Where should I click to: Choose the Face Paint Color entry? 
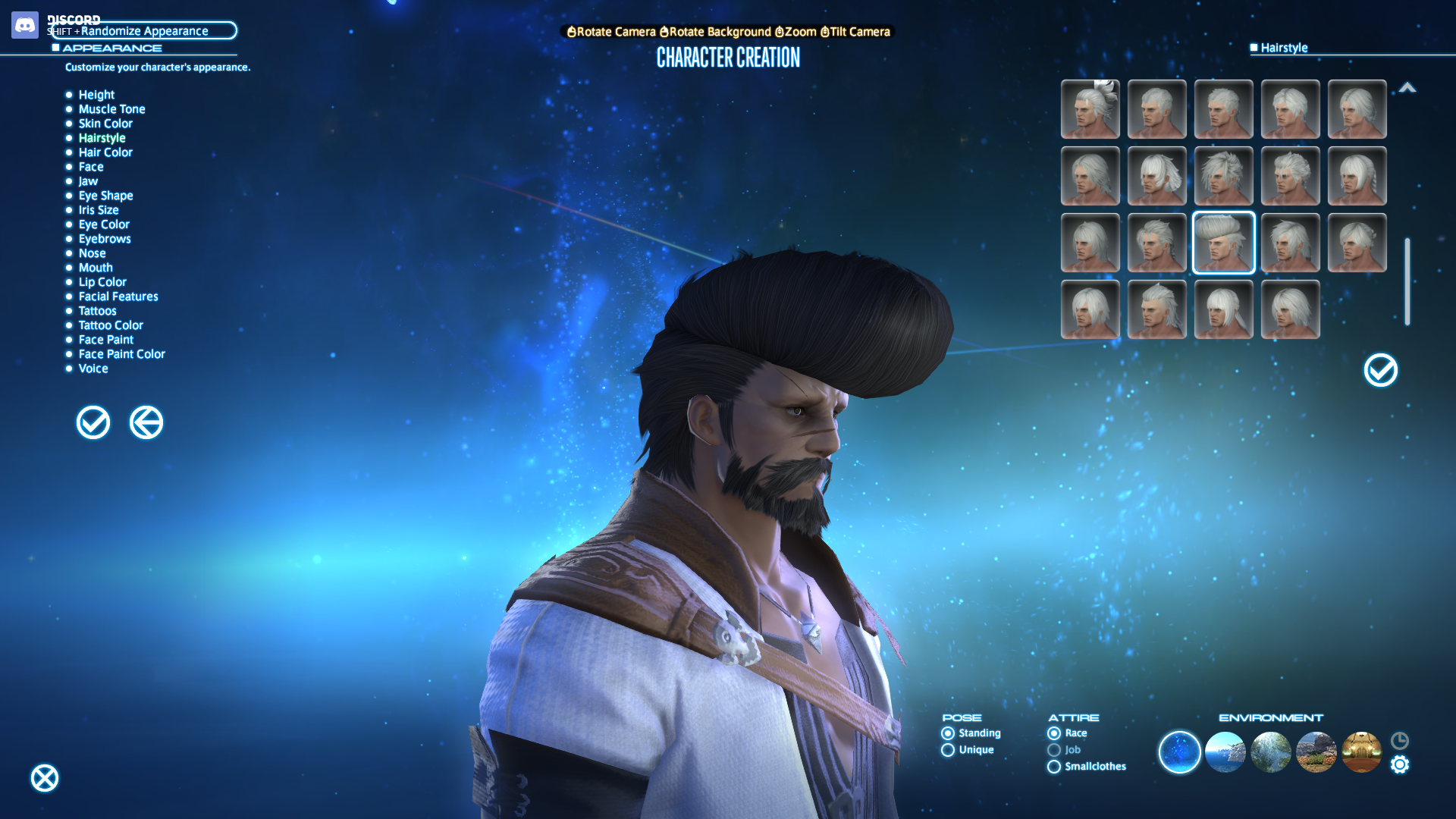[121, 354]
